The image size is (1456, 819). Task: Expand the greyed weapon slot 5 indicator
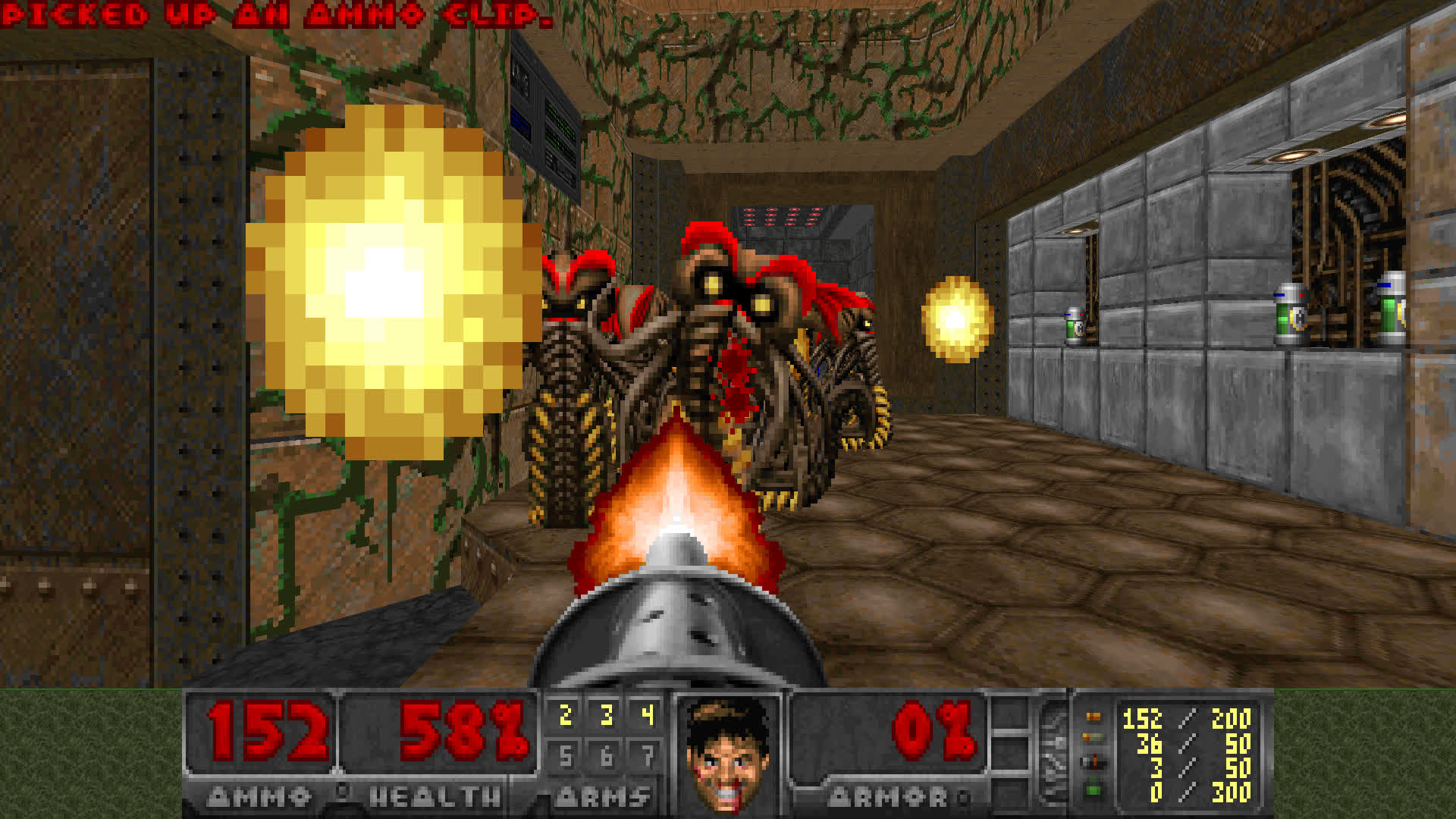566,756
